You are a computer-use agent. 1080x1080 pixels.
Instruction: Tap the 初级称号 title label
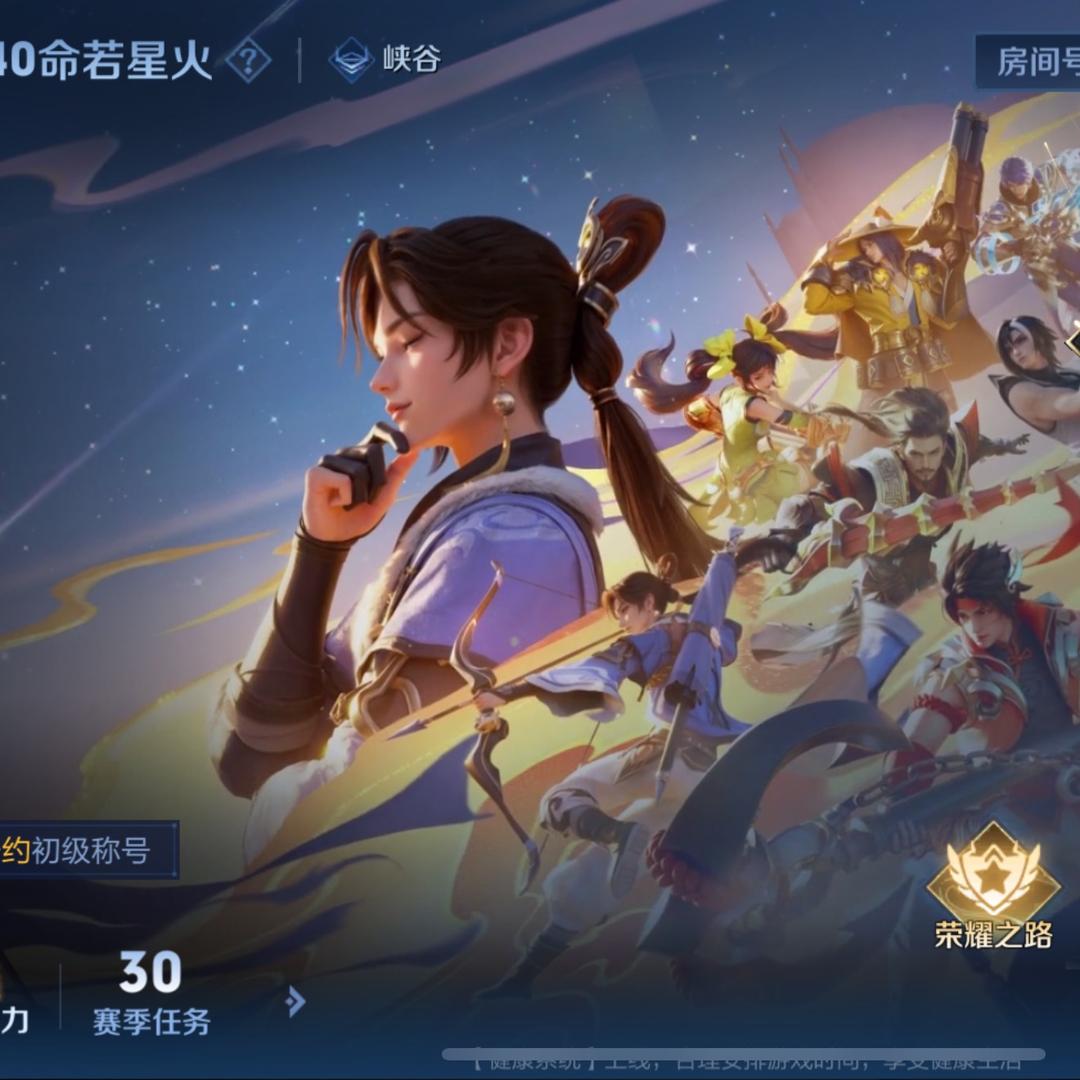88,851
